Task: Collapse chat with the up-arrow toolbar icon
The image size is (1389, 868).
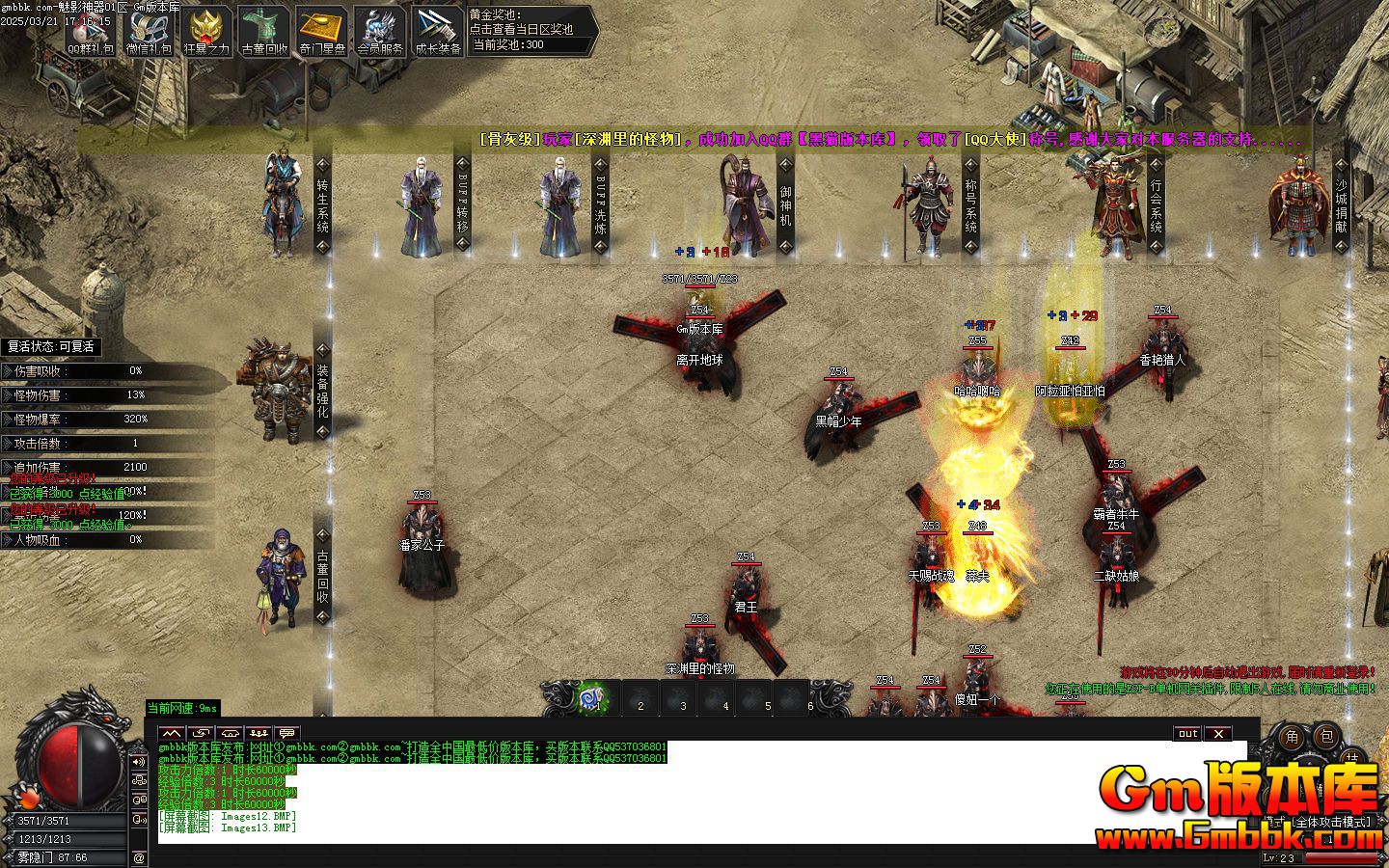Action: point(172,731)
